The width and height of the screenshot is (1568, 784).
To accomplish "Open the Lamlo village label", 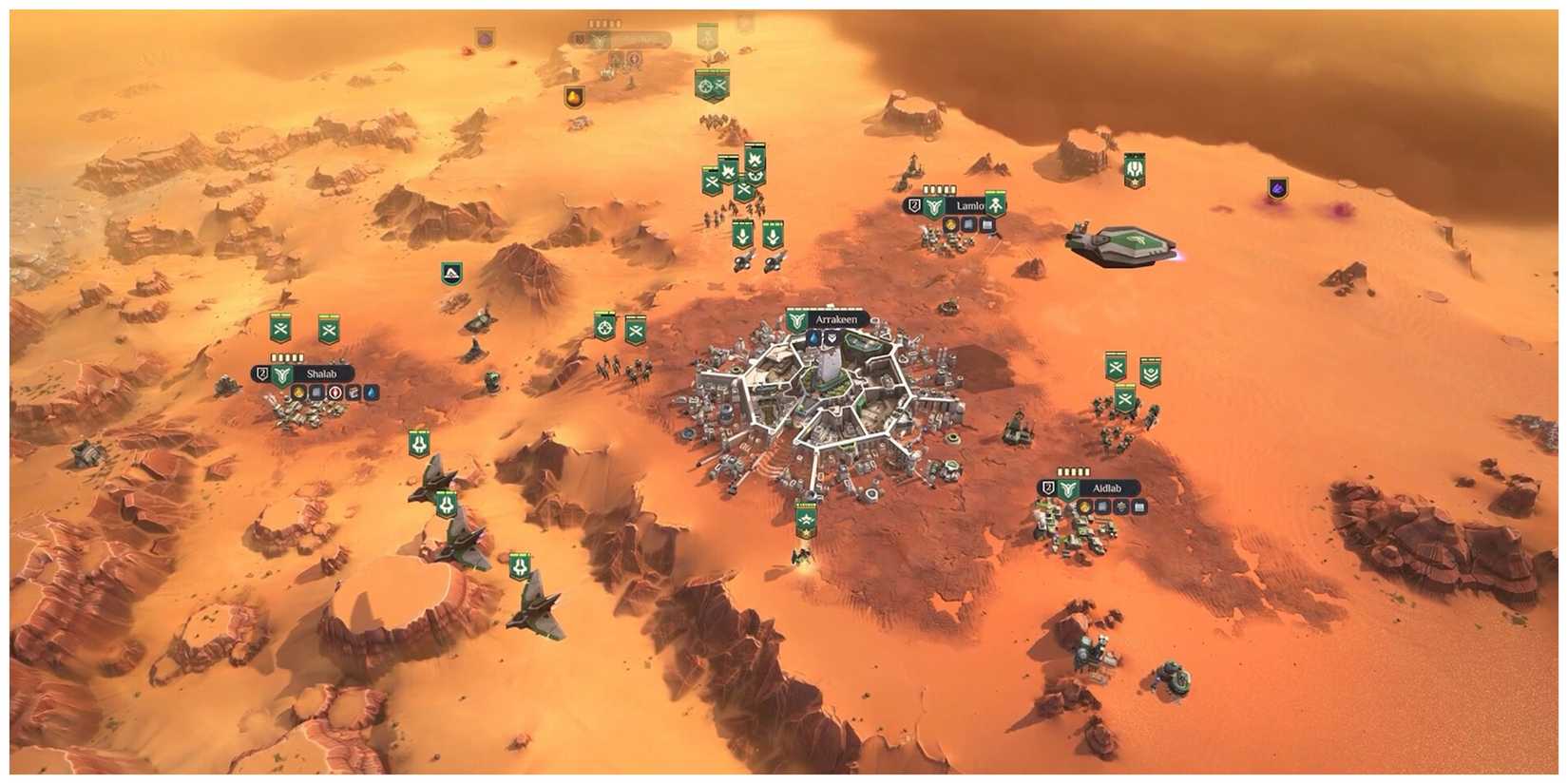I will 970,205.
